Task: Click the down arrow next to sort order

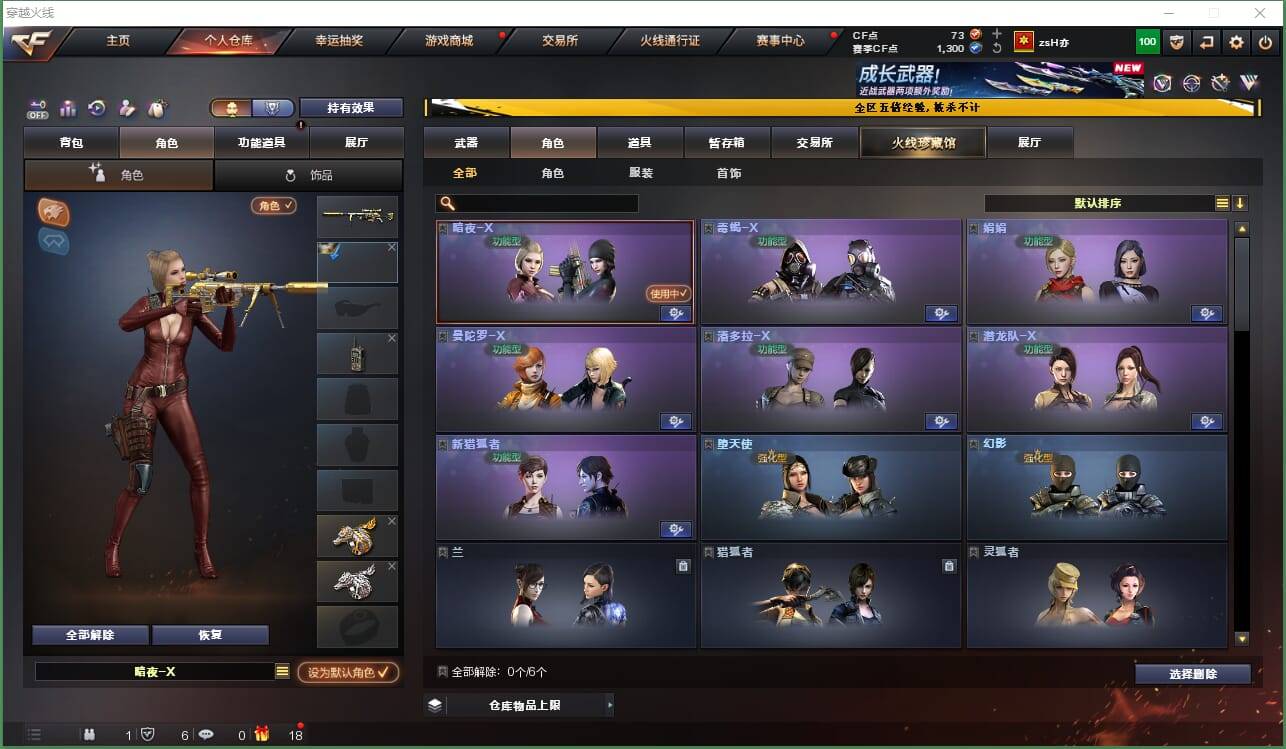Action: pos(1240,203)
